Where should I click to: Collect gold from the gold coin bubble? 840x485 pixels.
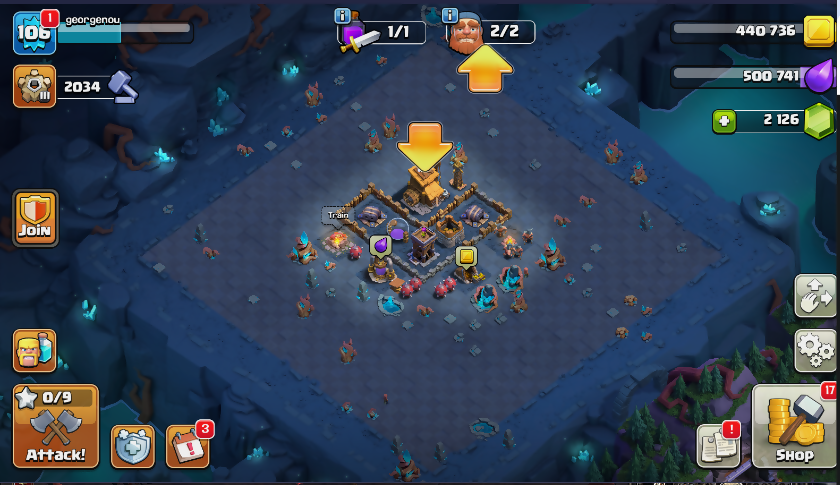click(x=466, y=255)
